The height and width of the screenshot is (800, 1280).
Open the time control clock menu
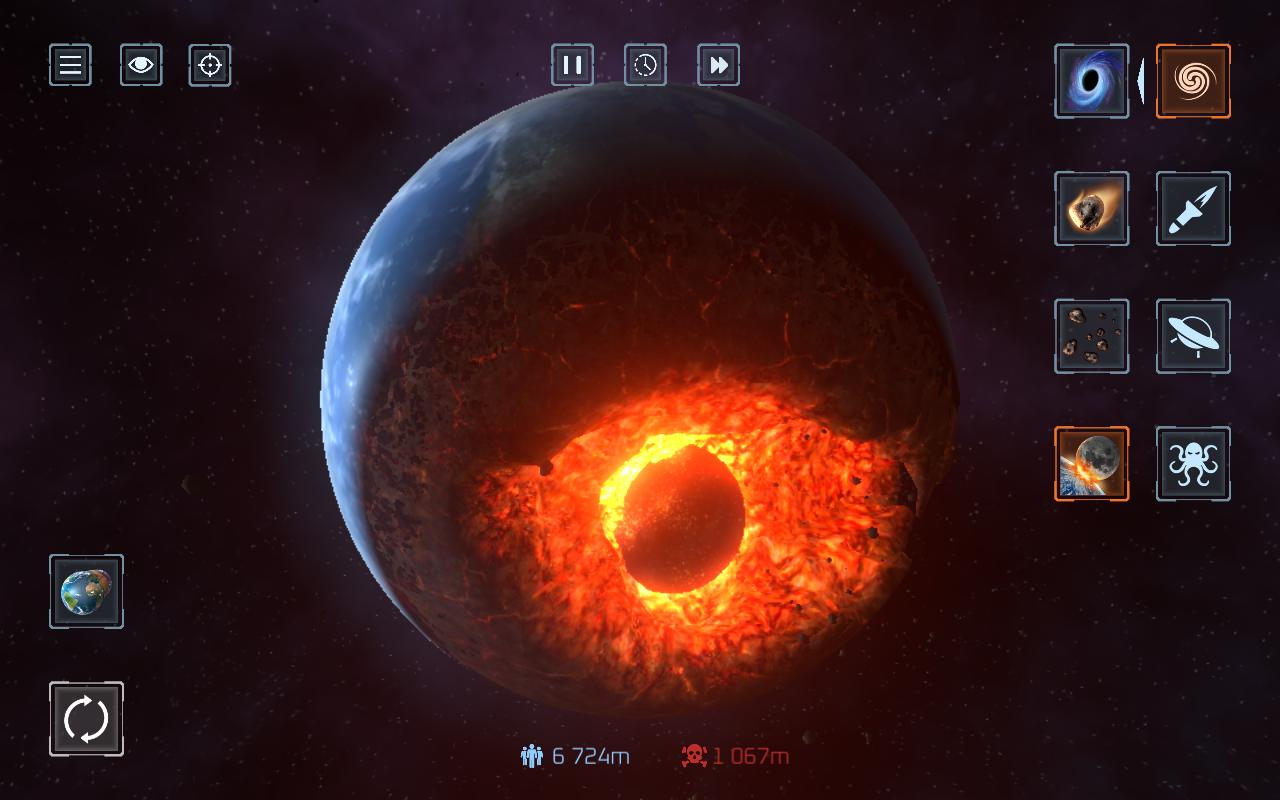645,64
